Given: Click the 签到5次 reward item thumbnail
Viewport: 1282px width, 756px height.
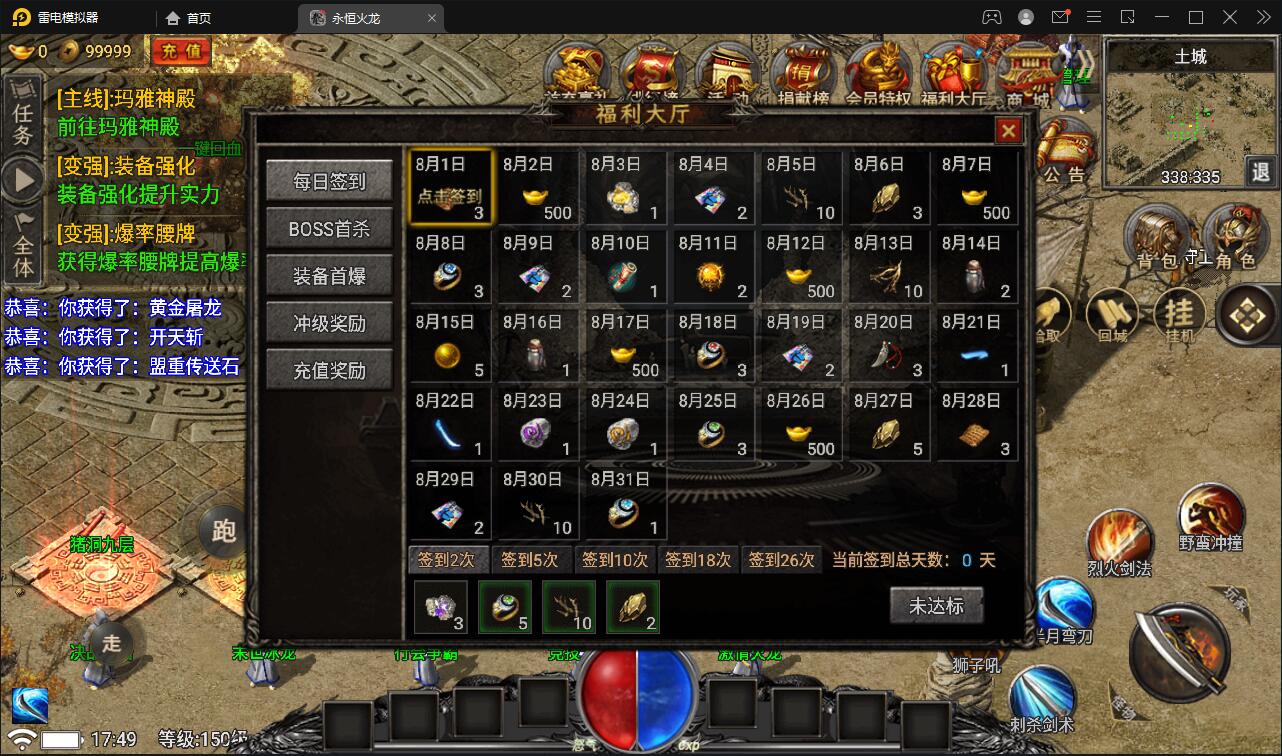Looking at the screenshot, I should click(505, 608).
